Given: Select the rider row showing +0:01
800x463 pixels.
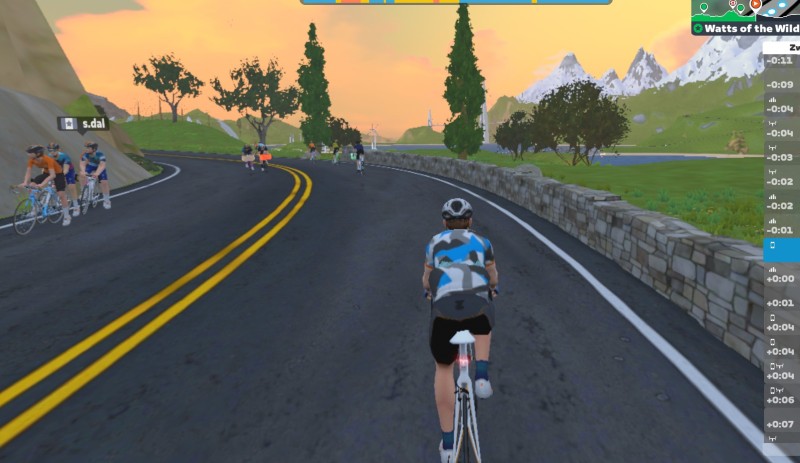Looking at the screenshot, I should point(781,302).
